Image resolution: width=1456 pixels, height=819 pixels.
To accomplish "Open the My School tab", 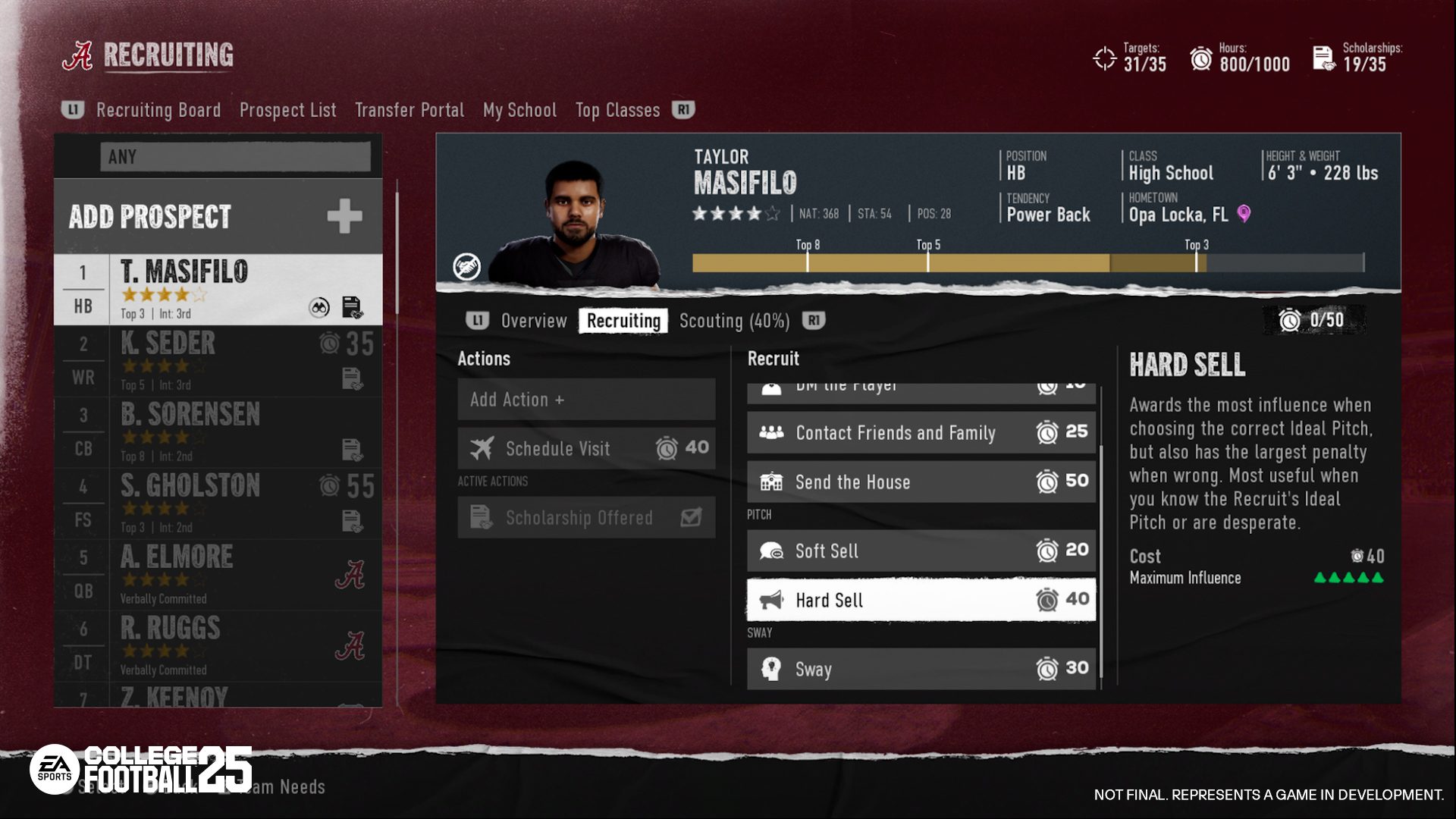I will [519, 110].
